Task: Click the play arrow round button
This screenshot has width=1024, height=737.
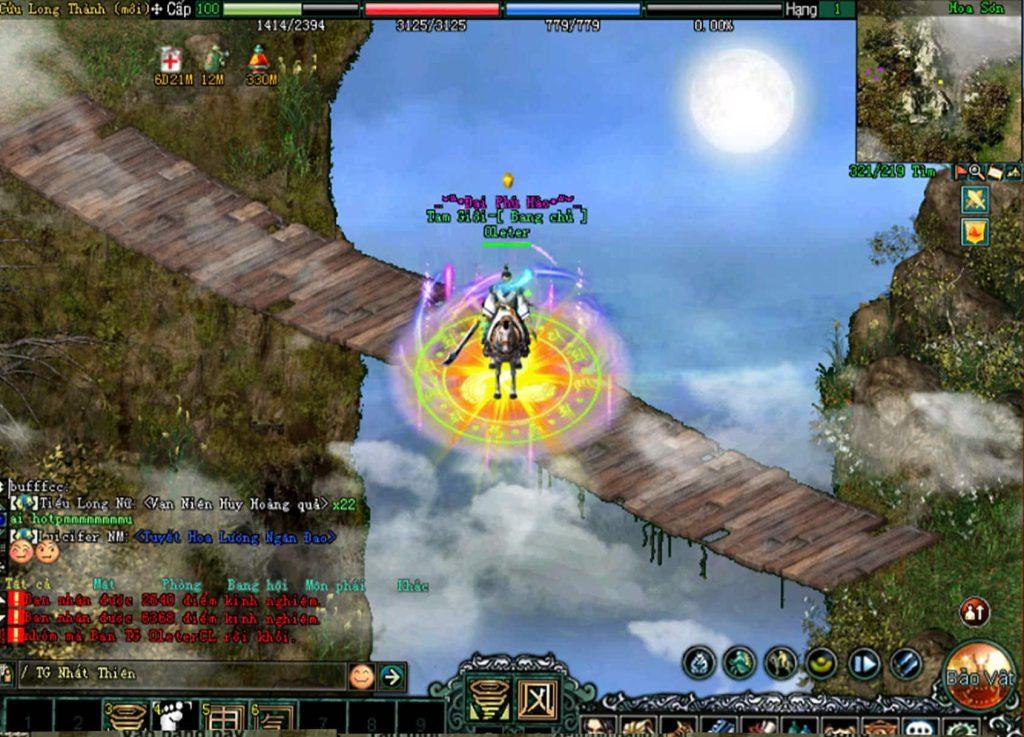Action: coord(863,662)
